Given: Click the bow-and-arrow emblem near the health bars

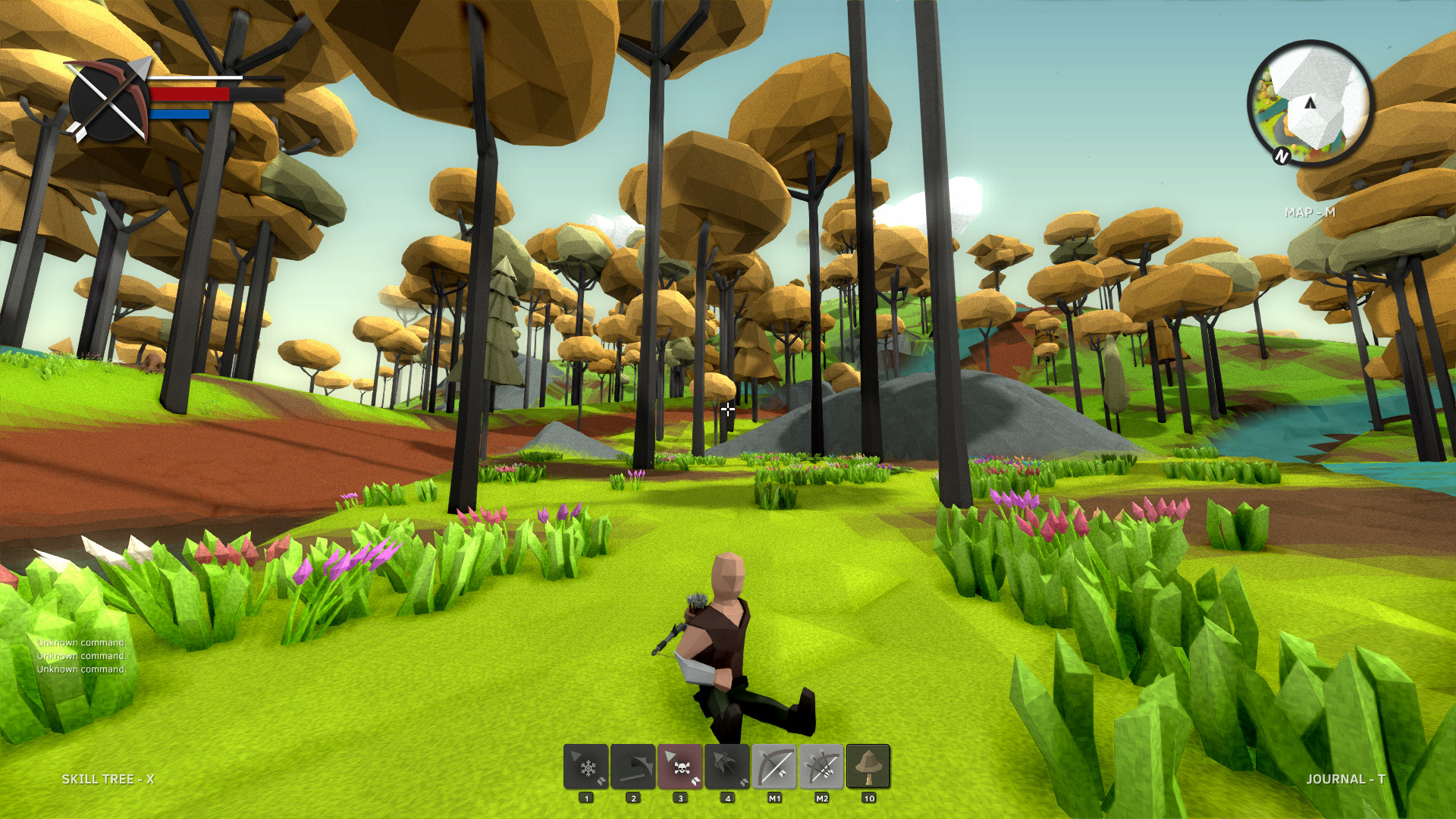Looking at the screenshot, I should [x=109, y=99].
